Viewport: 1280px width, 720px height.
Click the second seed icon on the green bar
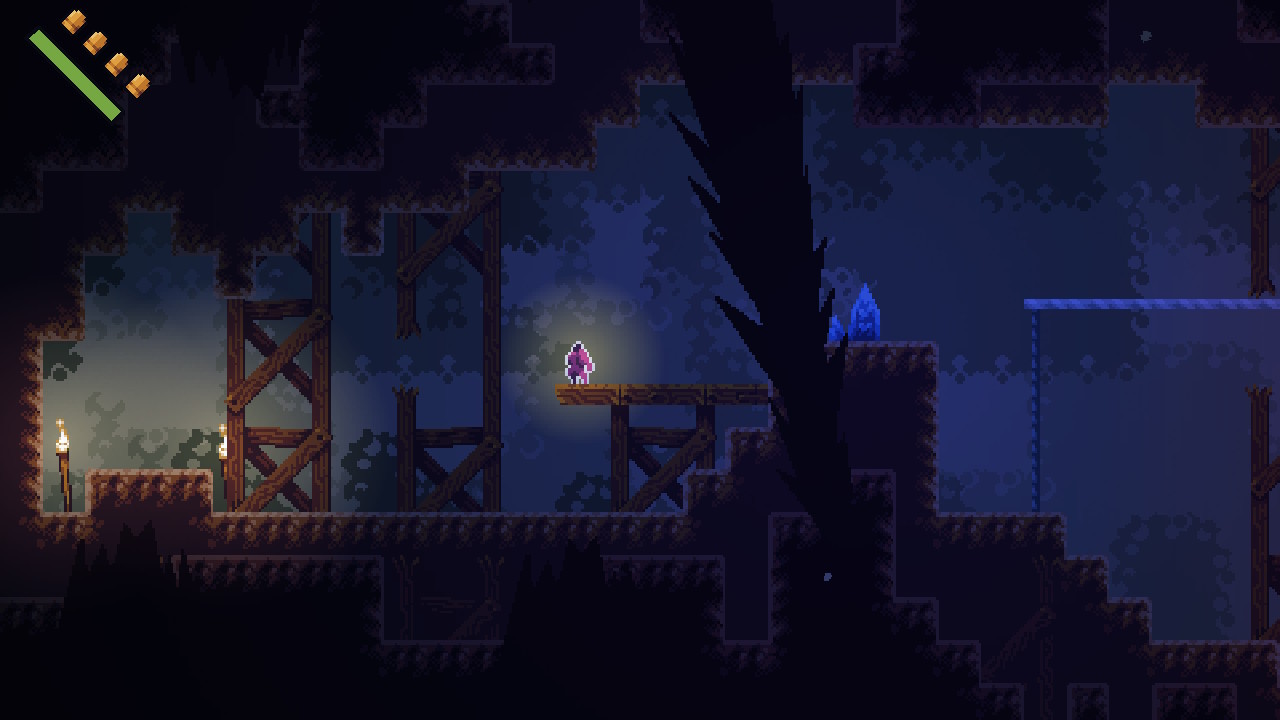pyautogui.click(x=96, y=42)
